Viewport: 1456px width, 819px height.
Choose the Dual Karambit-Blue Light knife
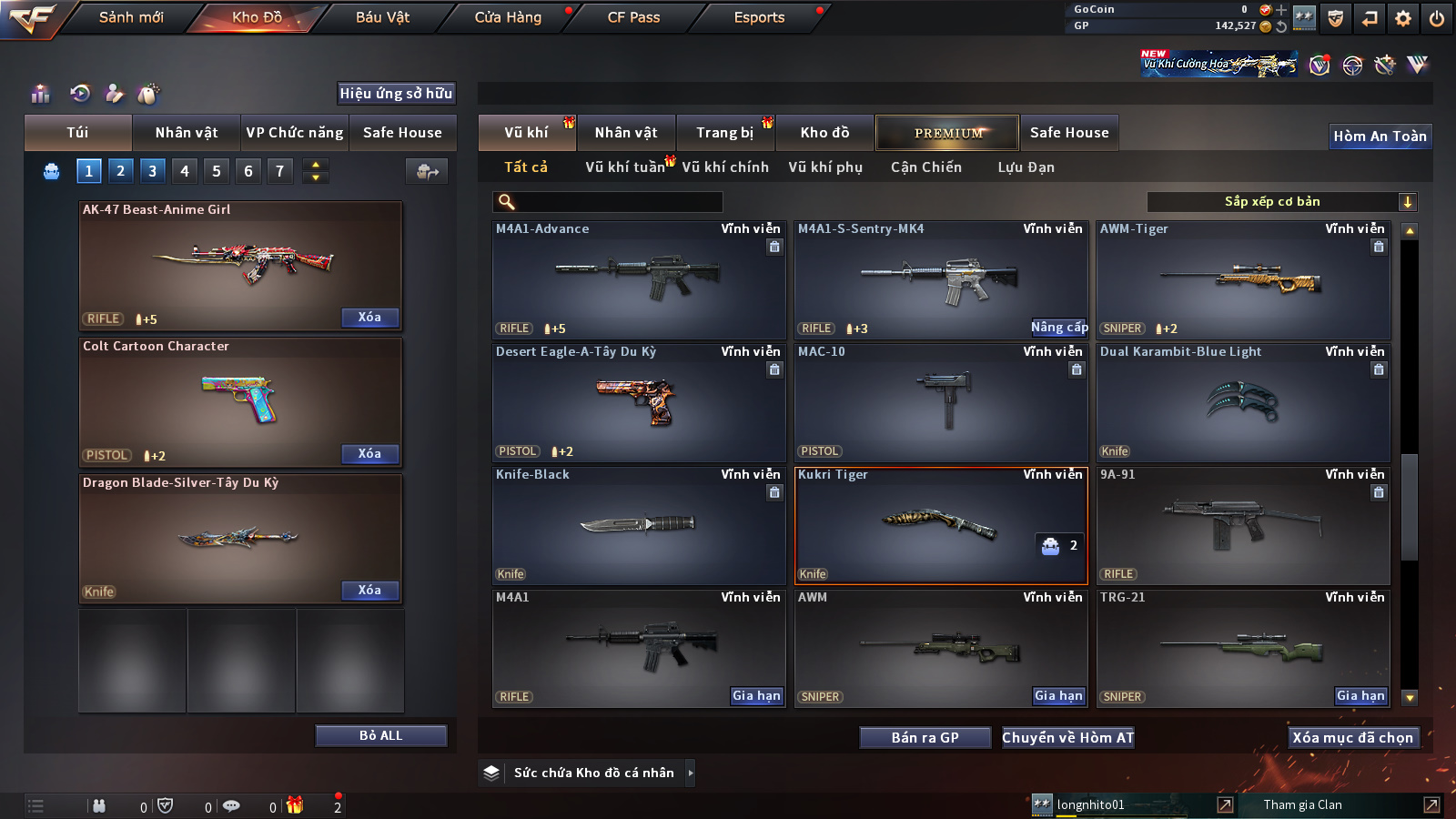1243,402
